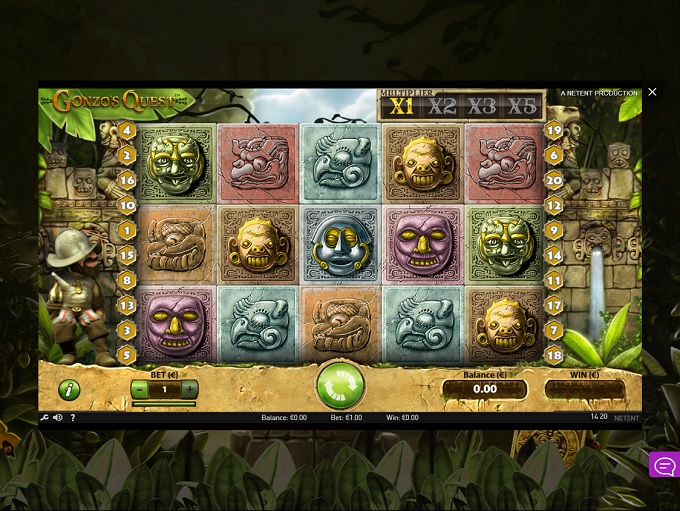Select payline number 13 marker
The width and height of the screenshot is (680, 511).
(x=127, y=304)
